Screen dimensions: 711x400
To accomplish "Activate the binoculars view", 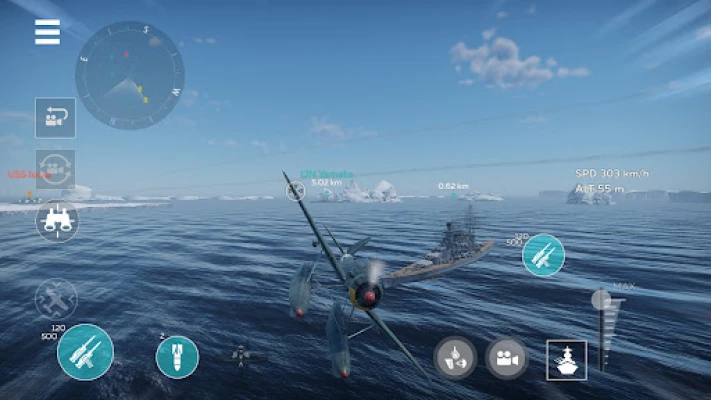I will click(x=56, y=220).
